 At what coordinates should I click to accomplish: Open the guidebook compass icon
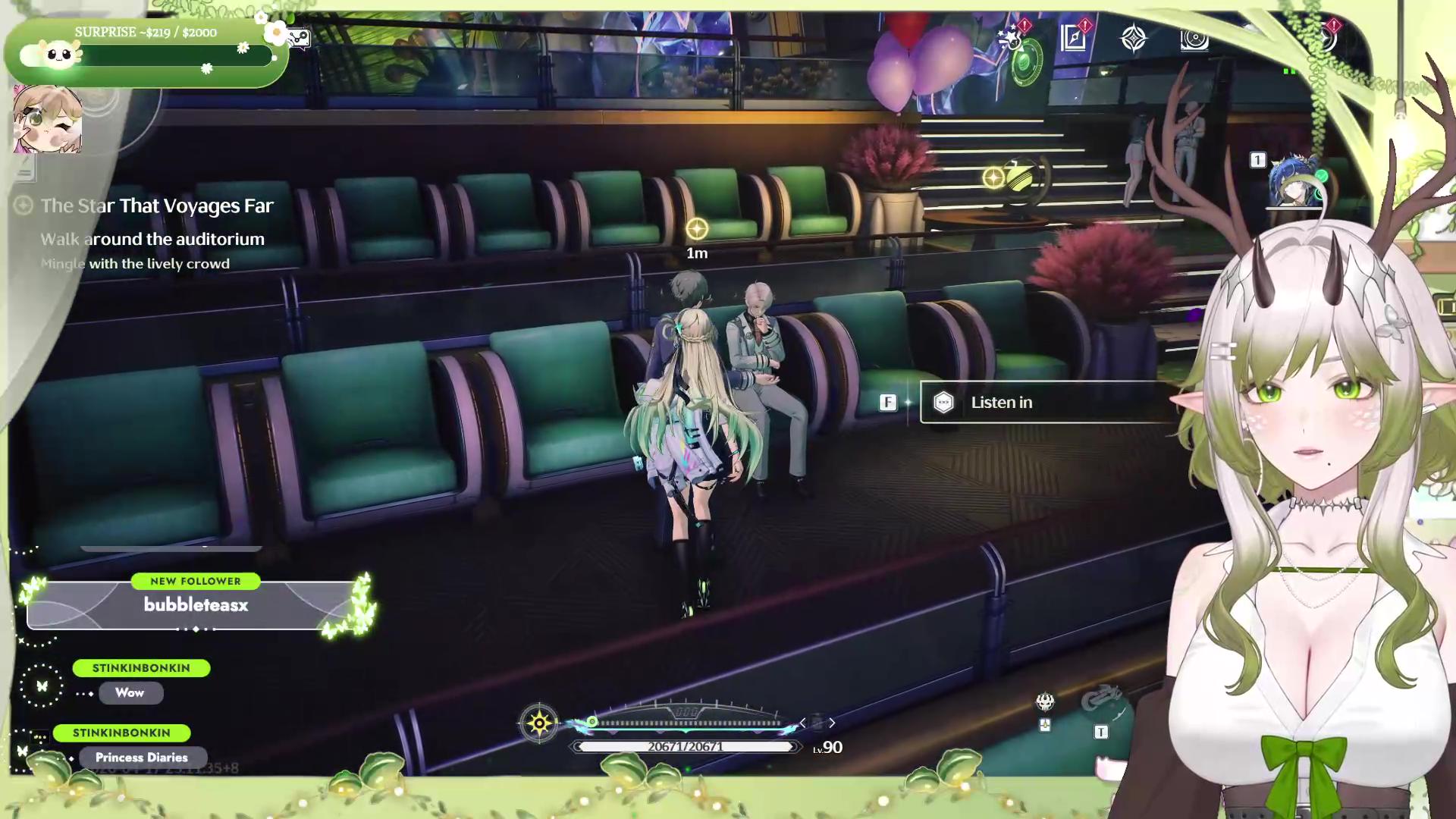pyautogui.click(x=1073, y=38)
